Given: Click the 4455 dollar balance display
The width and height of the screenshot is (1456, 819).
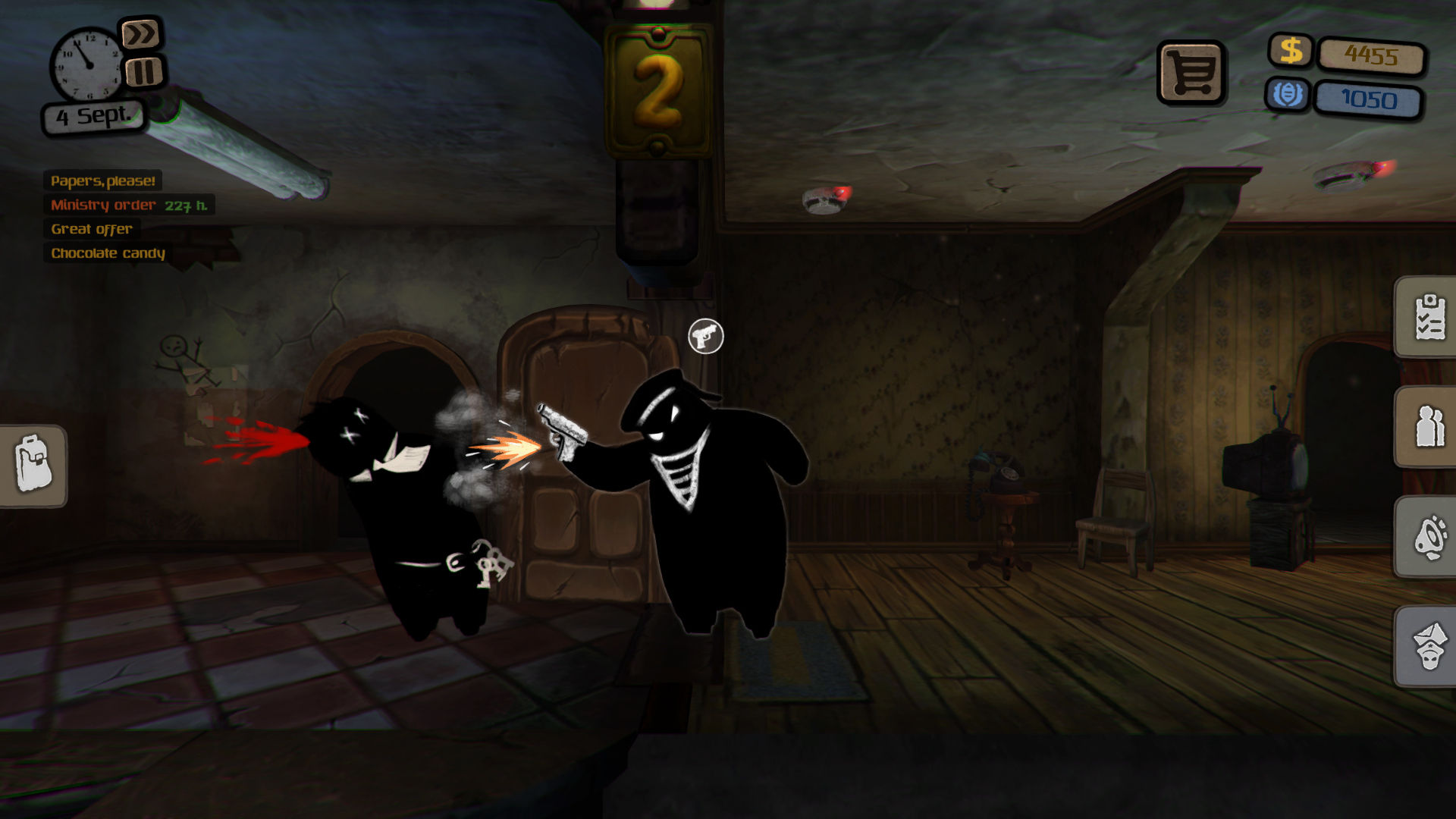Looking at the screenshot, I should pyautogui.click(x=1373, y=55).
